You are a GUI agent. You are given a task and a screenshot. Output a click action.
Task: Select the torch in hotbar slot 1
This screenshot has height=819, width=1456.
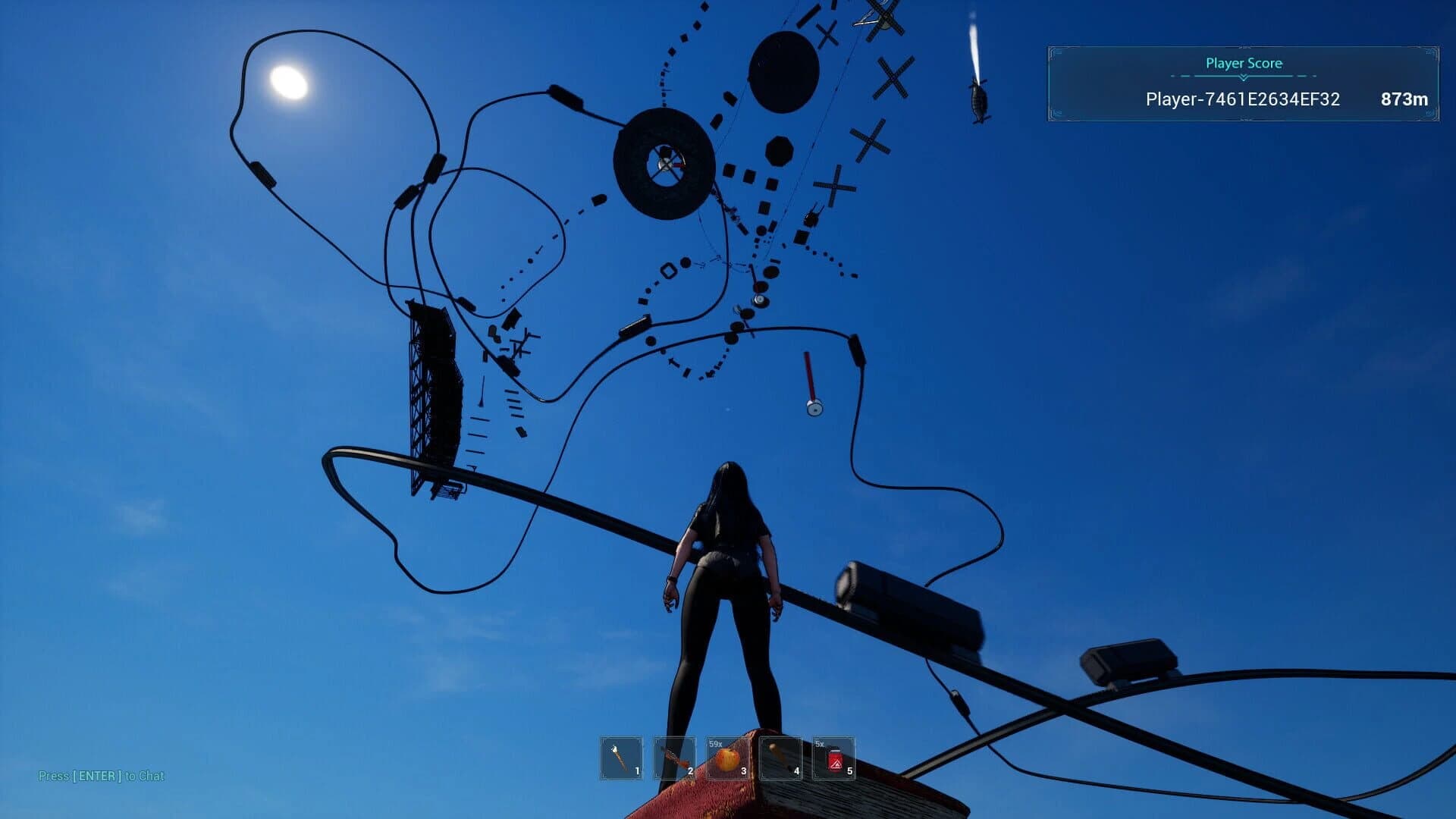click(620, 757)
